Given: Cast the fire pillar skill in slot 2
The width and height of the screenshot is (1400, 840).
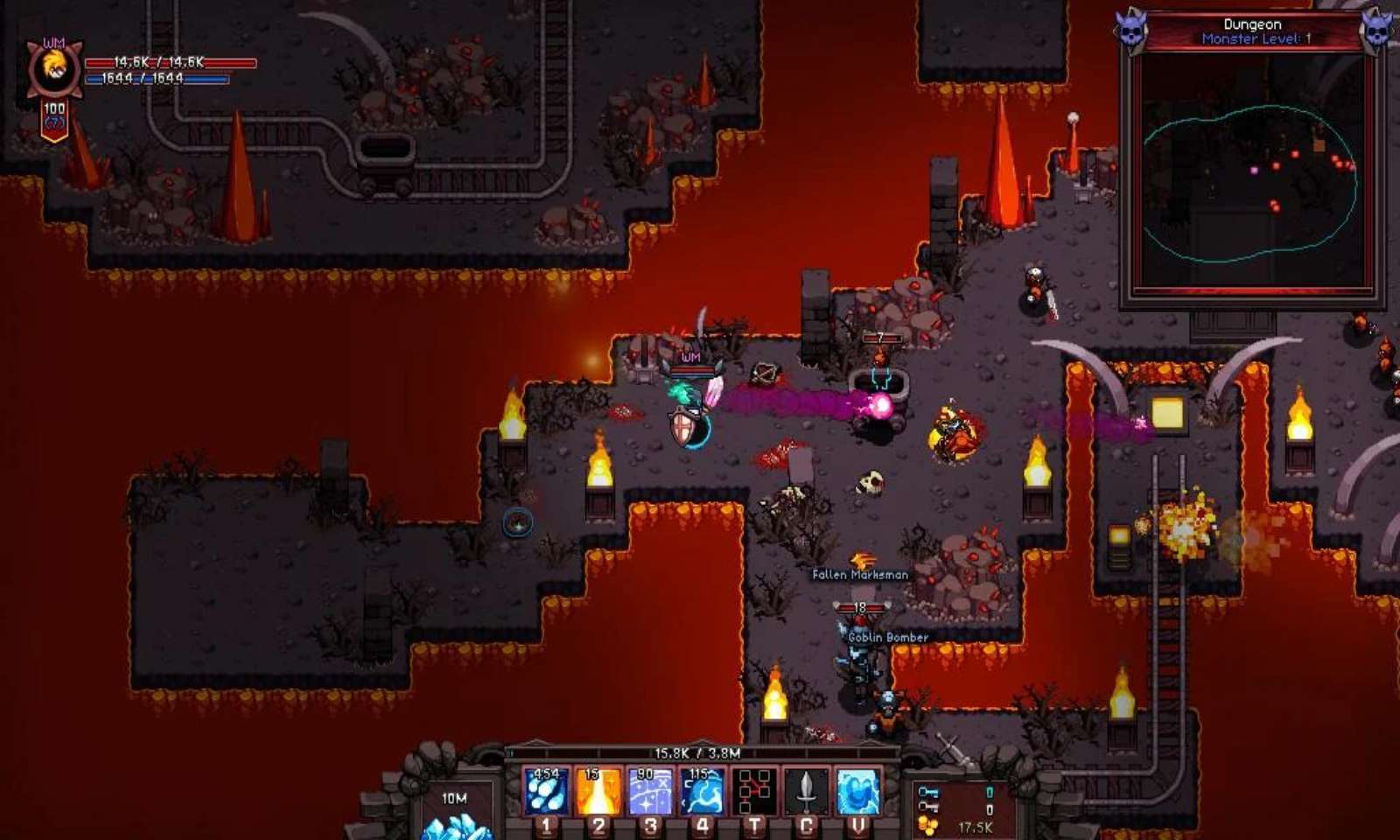Looking at the screenshot, I should coord(598,791).
